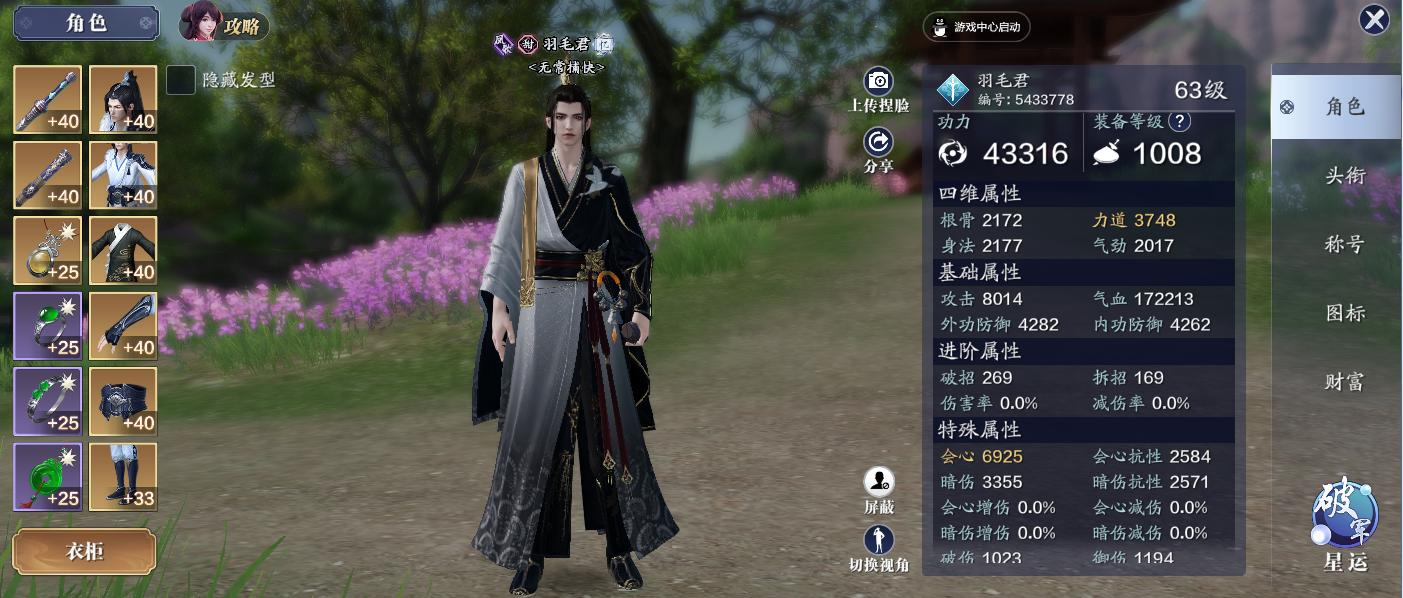Select the sword weapon slot
The width and height of the screenshot is (1403, 598).
click(x=47, y=99)
